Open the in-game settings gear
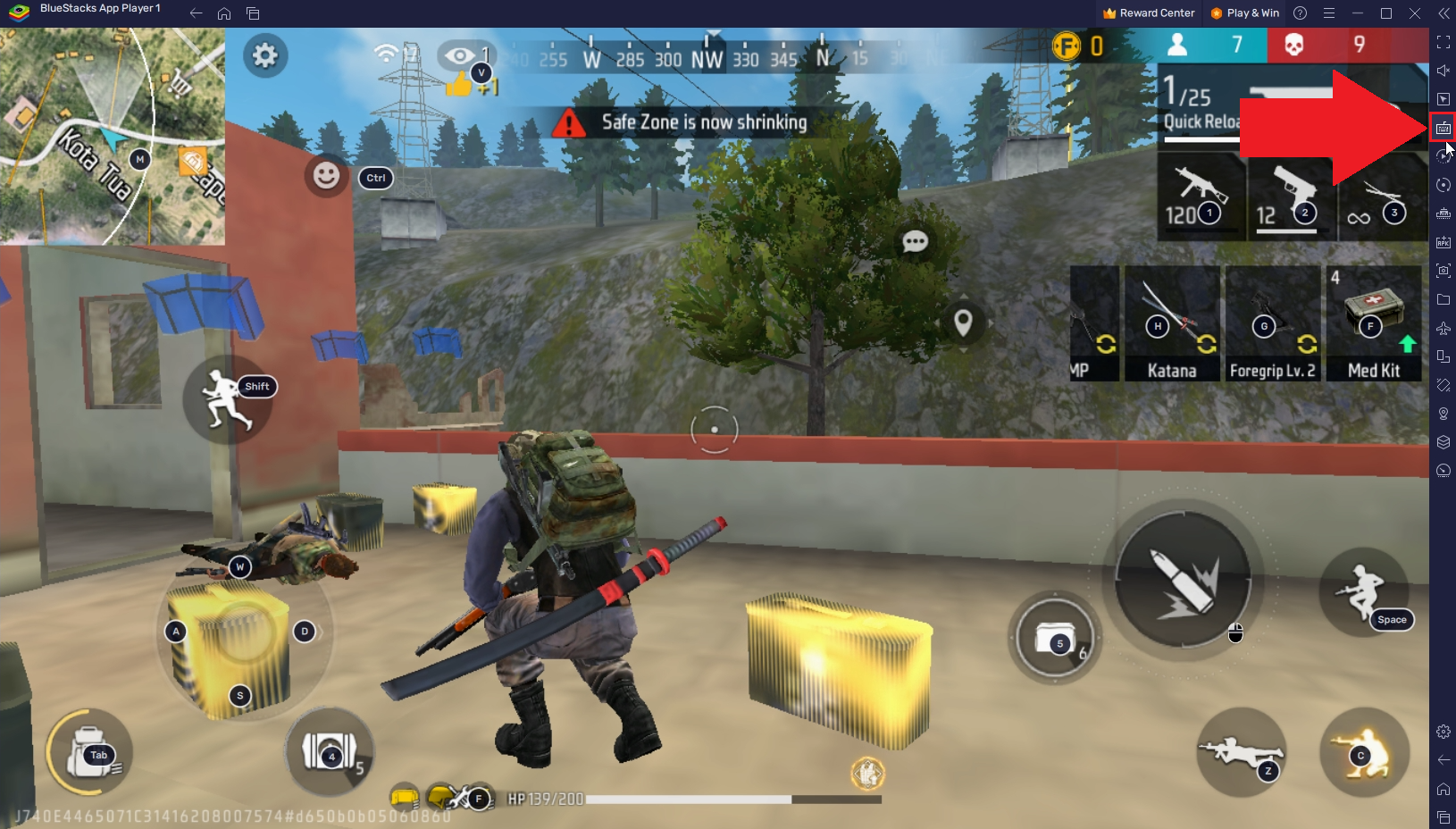This screenshot has width=1456, height=829. pyautogui.click(x=264, y=55)
